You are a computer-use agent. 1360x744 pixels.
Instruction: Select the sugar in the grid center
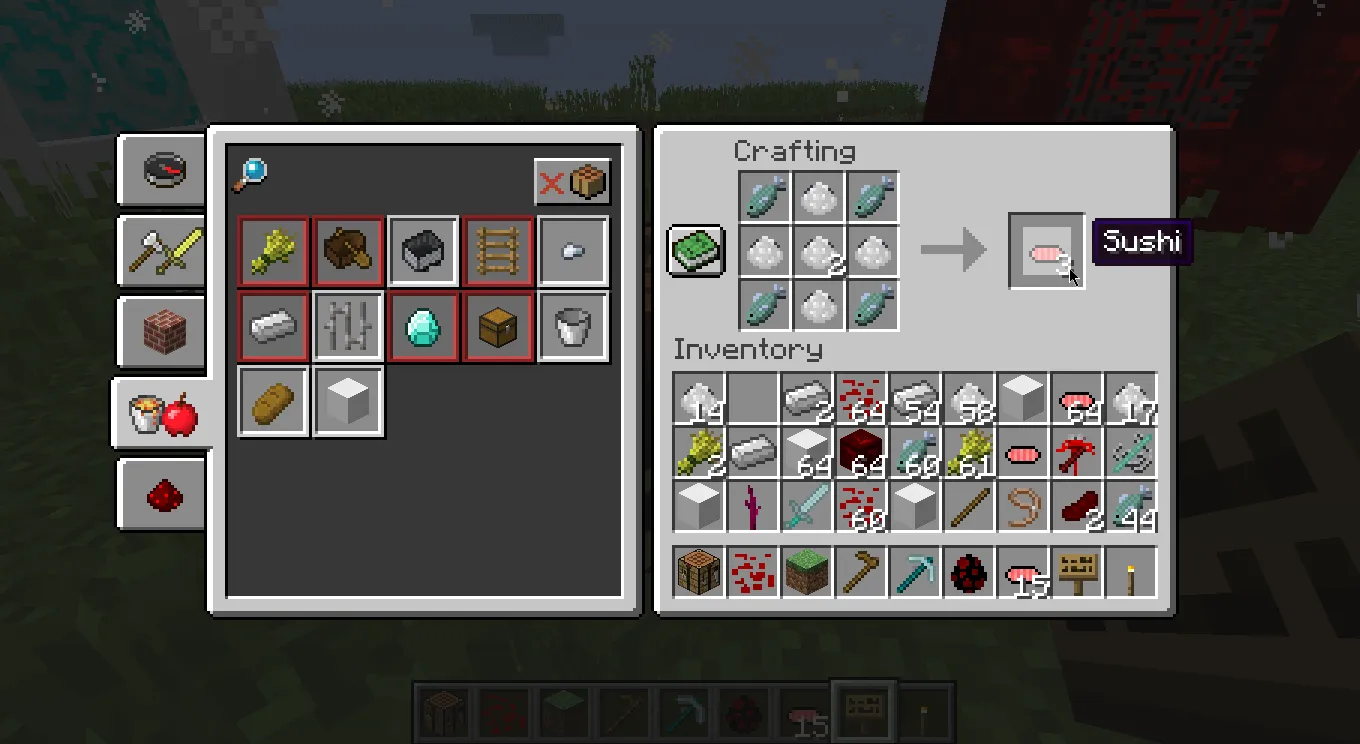coord(820,250)
